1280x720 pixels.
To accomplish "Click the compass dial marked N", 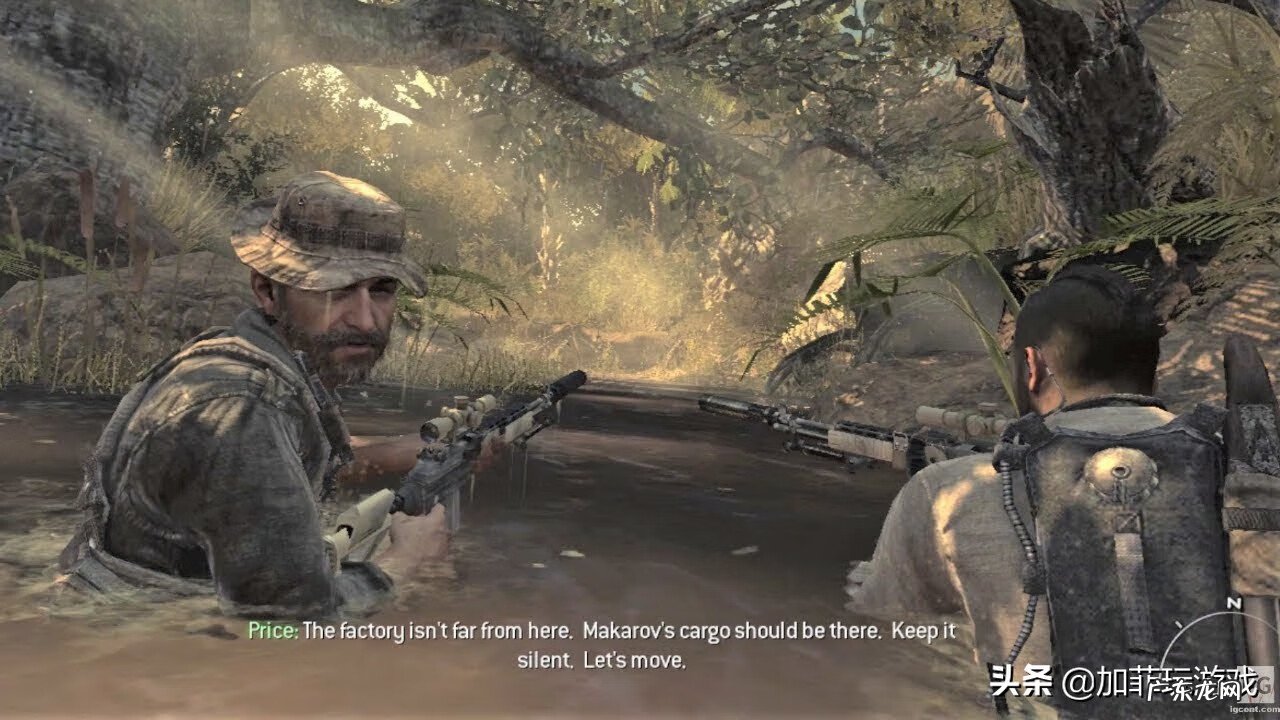I will [1228, 640].
